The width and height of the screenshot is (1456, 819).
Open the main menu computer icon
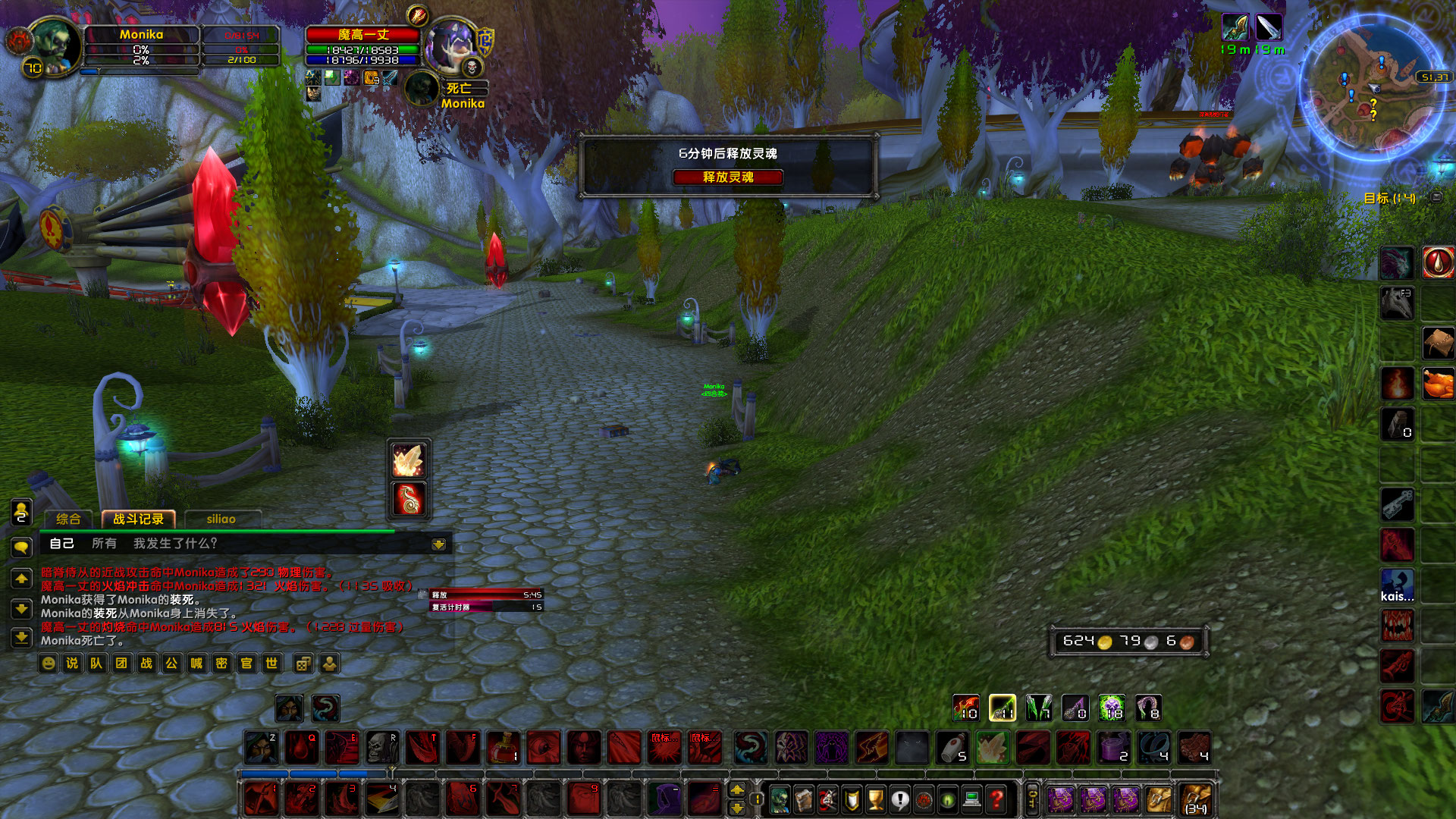[971, 798]
